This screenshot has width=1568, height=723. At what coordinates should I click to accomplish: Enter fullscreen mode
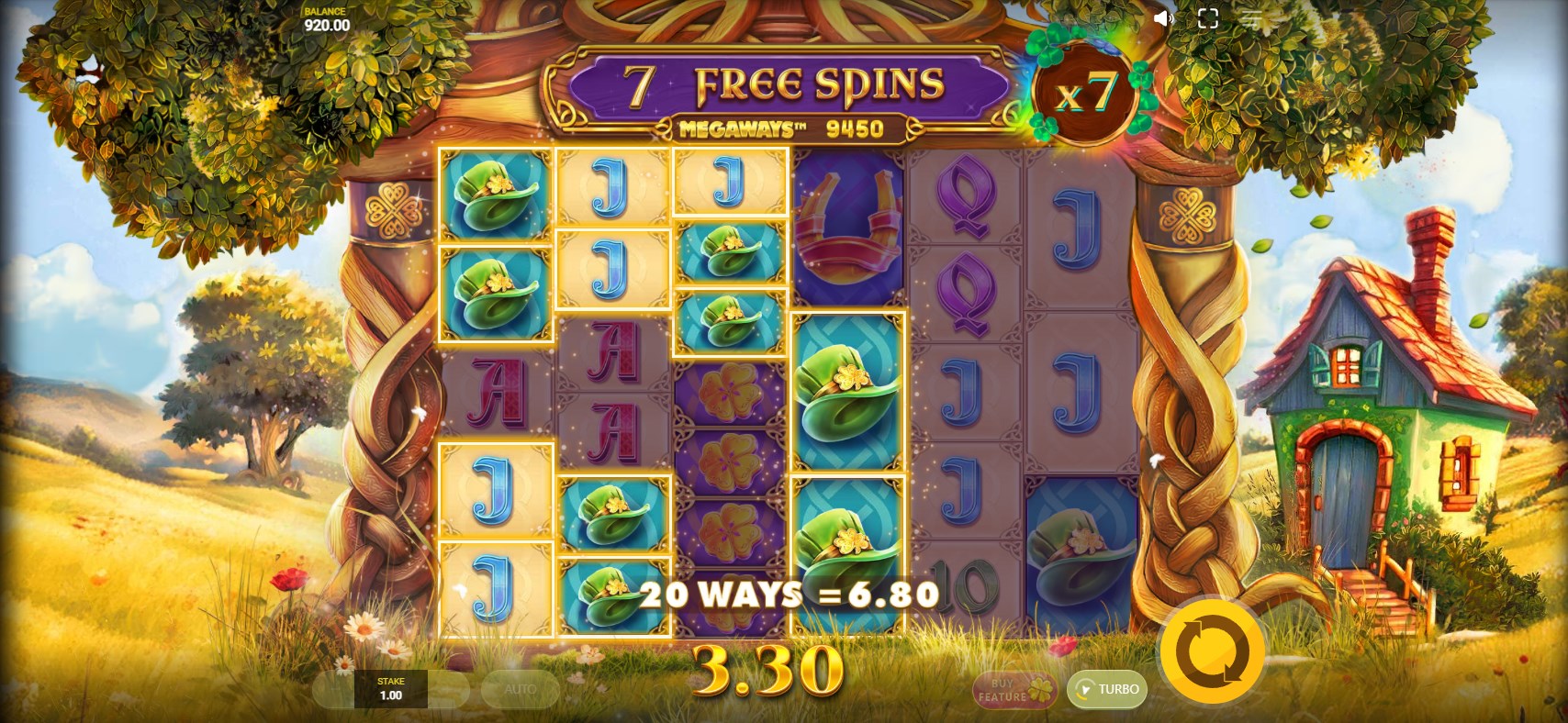pyautogui.click(x=1208, y=18)
